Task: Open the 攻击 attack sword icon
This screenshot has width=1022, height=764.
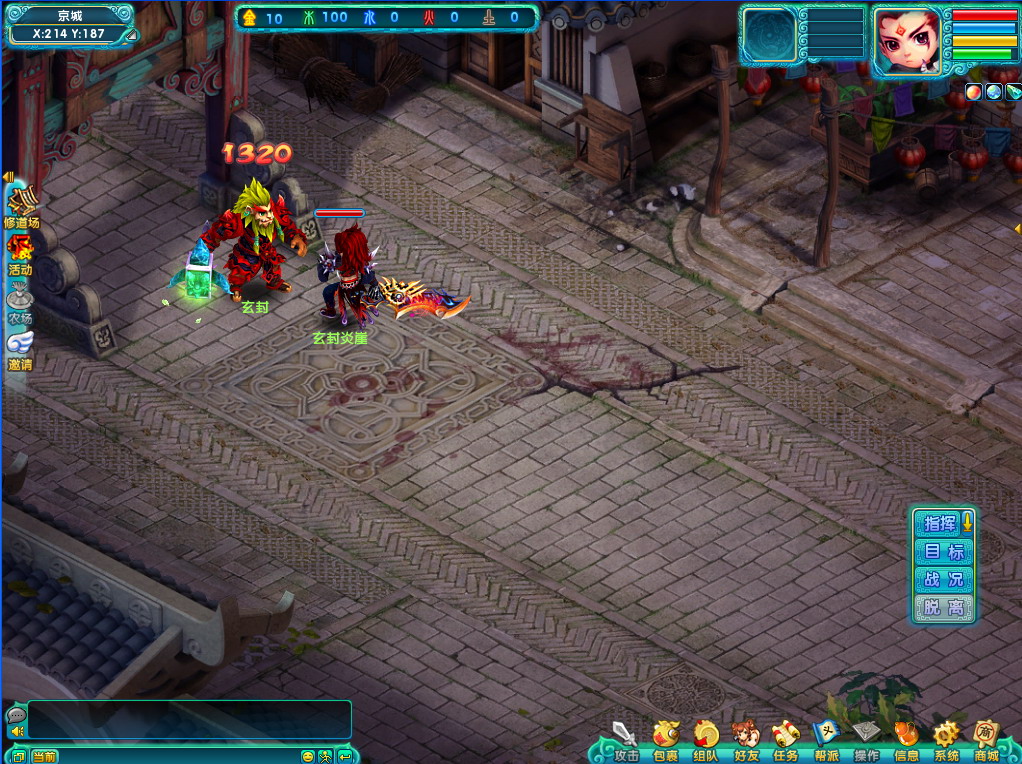Action: (x=626, y=738)
